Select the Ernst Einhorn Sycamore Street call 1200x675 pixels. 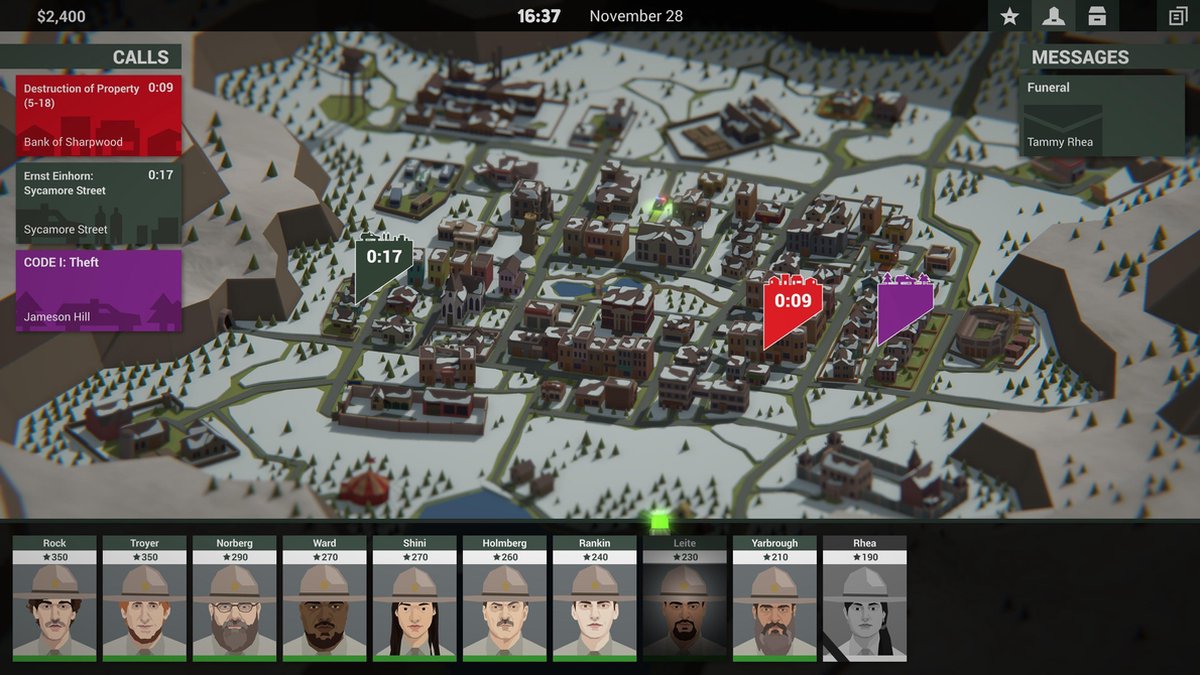tap(98, 203)
